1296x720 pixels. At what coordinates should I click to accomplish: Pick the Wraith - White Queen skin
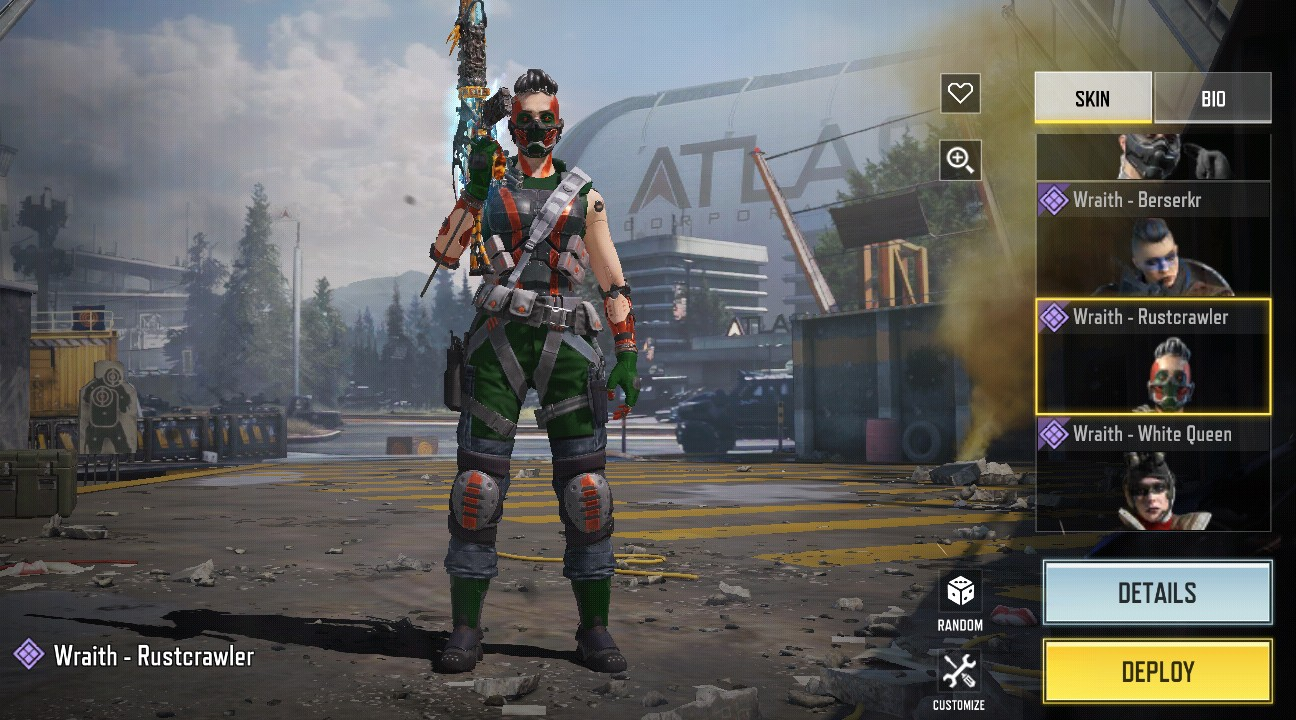coord(1153,475)
